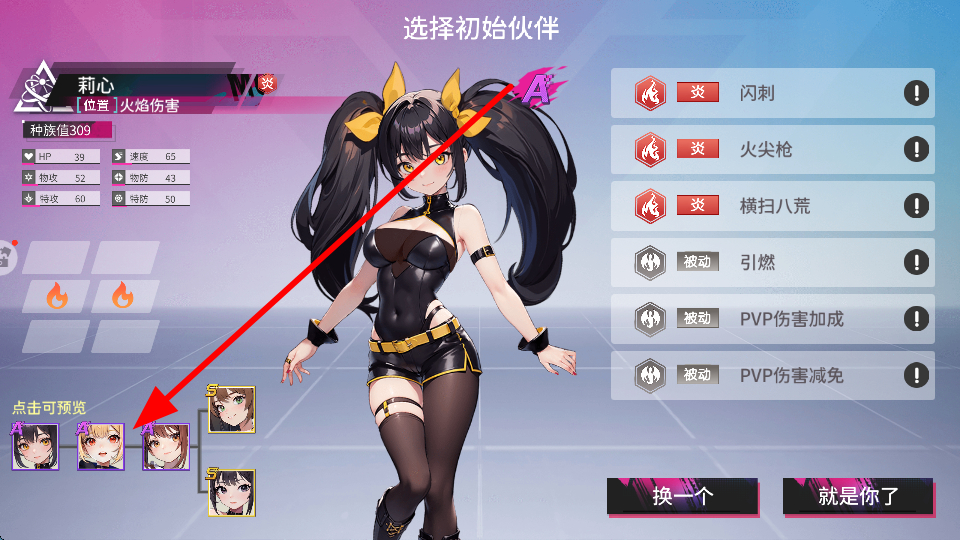Preview the S-rank black-haired purple-eyed portrait

pyautogui.click(x=231, y=492)
